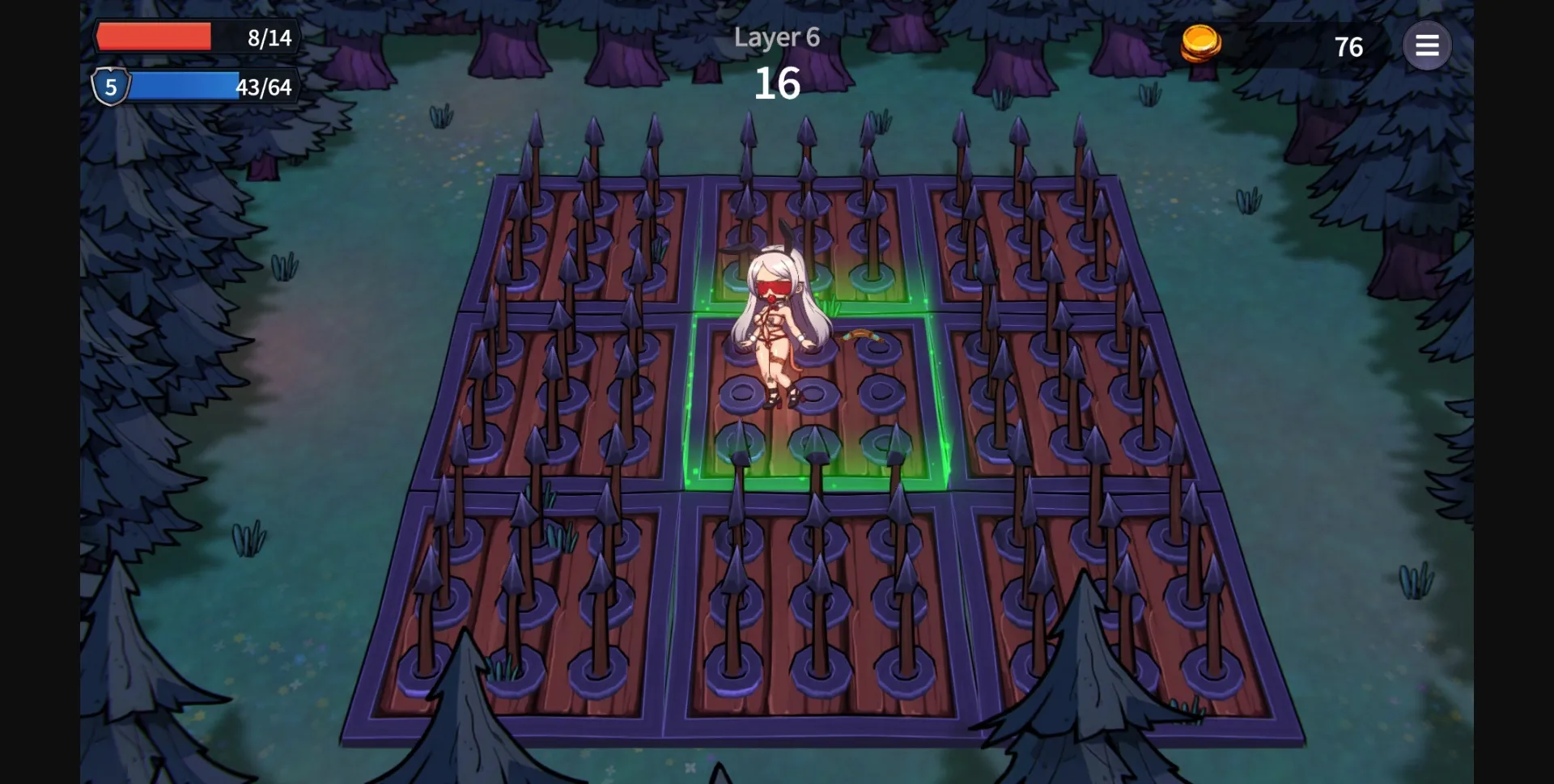
Task: Click the Layer 6 title text
Action: (776, 37)
